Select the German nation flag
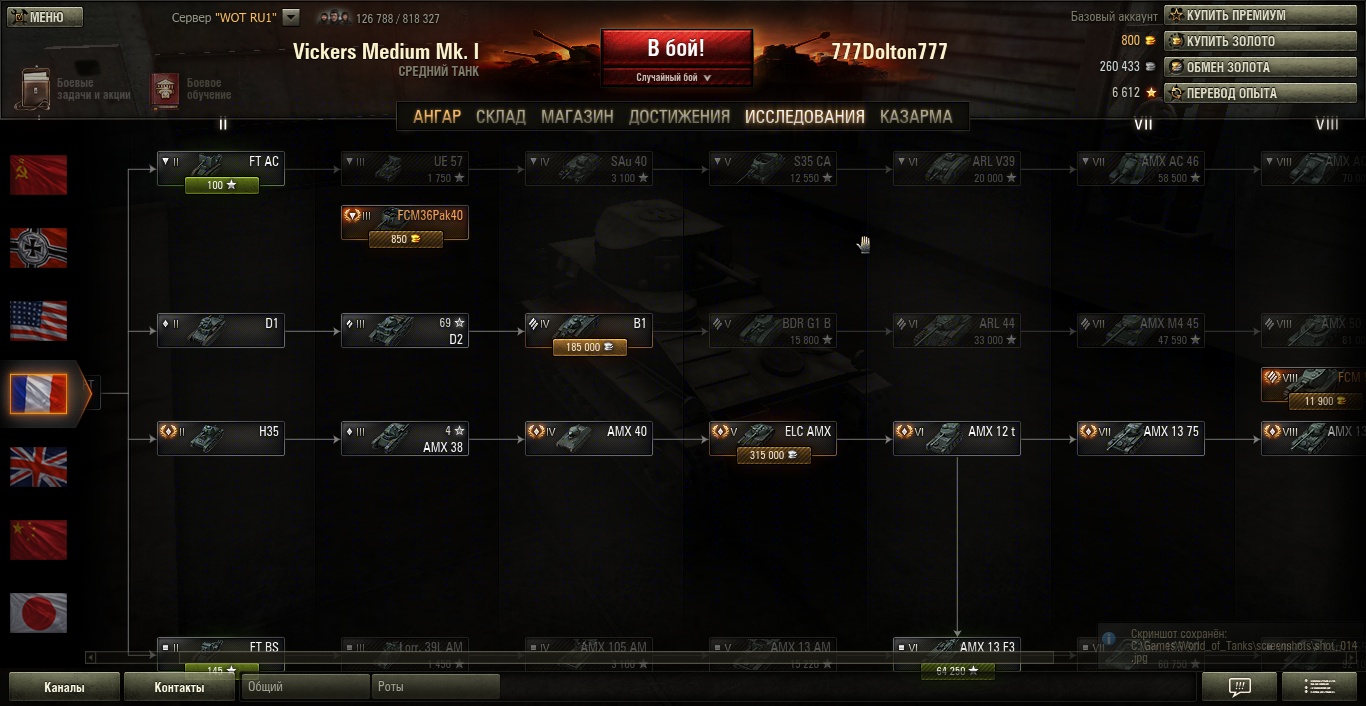Screen dimensions: 1366x706 pos(39,248)
